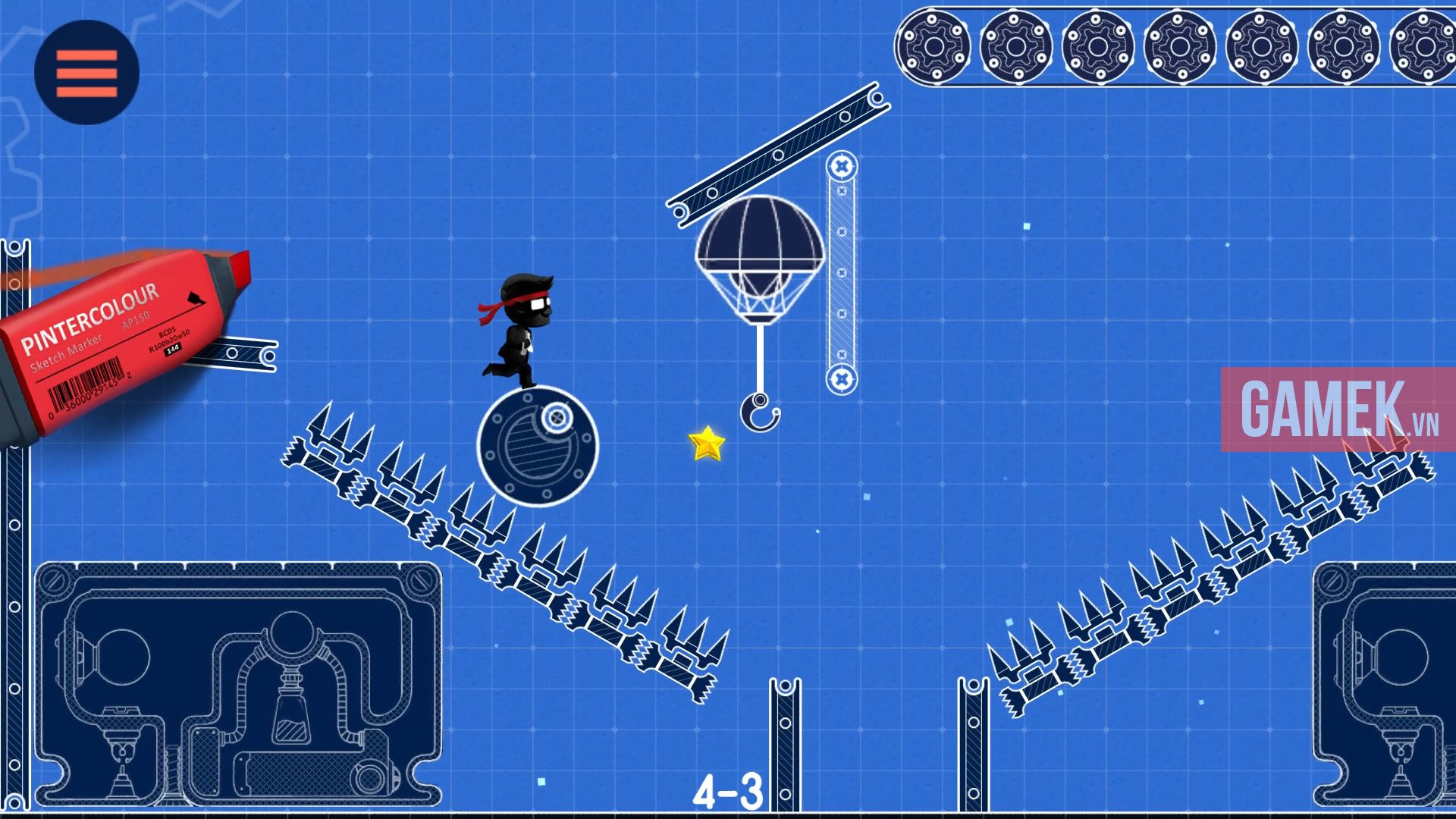Screen dimensions: 1456x819
Task: Click the last gear wheel on top-right conveyor
Action: click(x=1423, y=47)
